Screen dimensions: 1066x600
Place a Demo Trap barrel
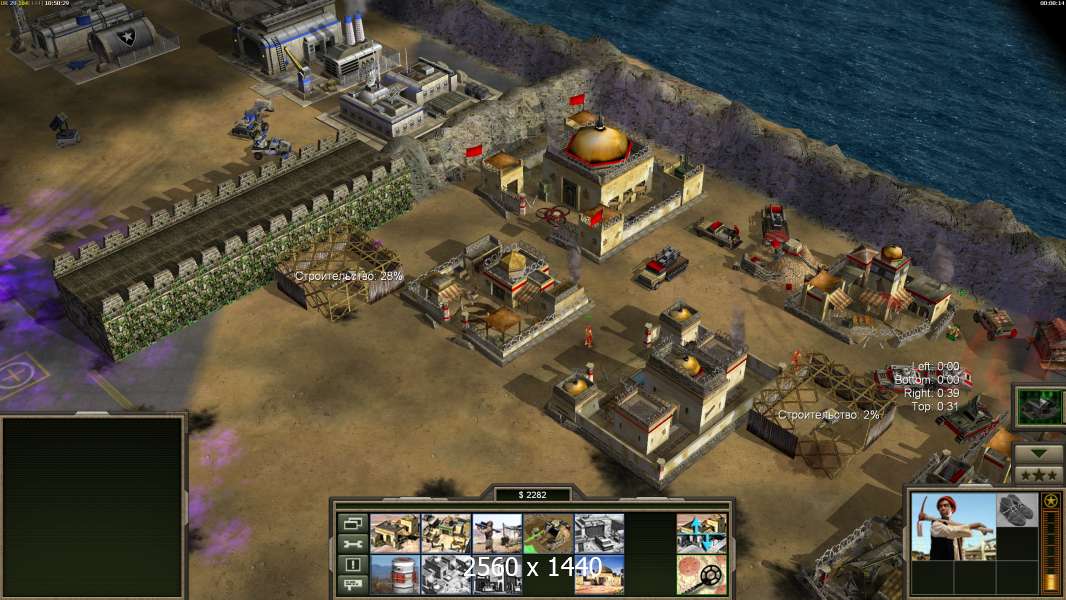pos(395,573)
